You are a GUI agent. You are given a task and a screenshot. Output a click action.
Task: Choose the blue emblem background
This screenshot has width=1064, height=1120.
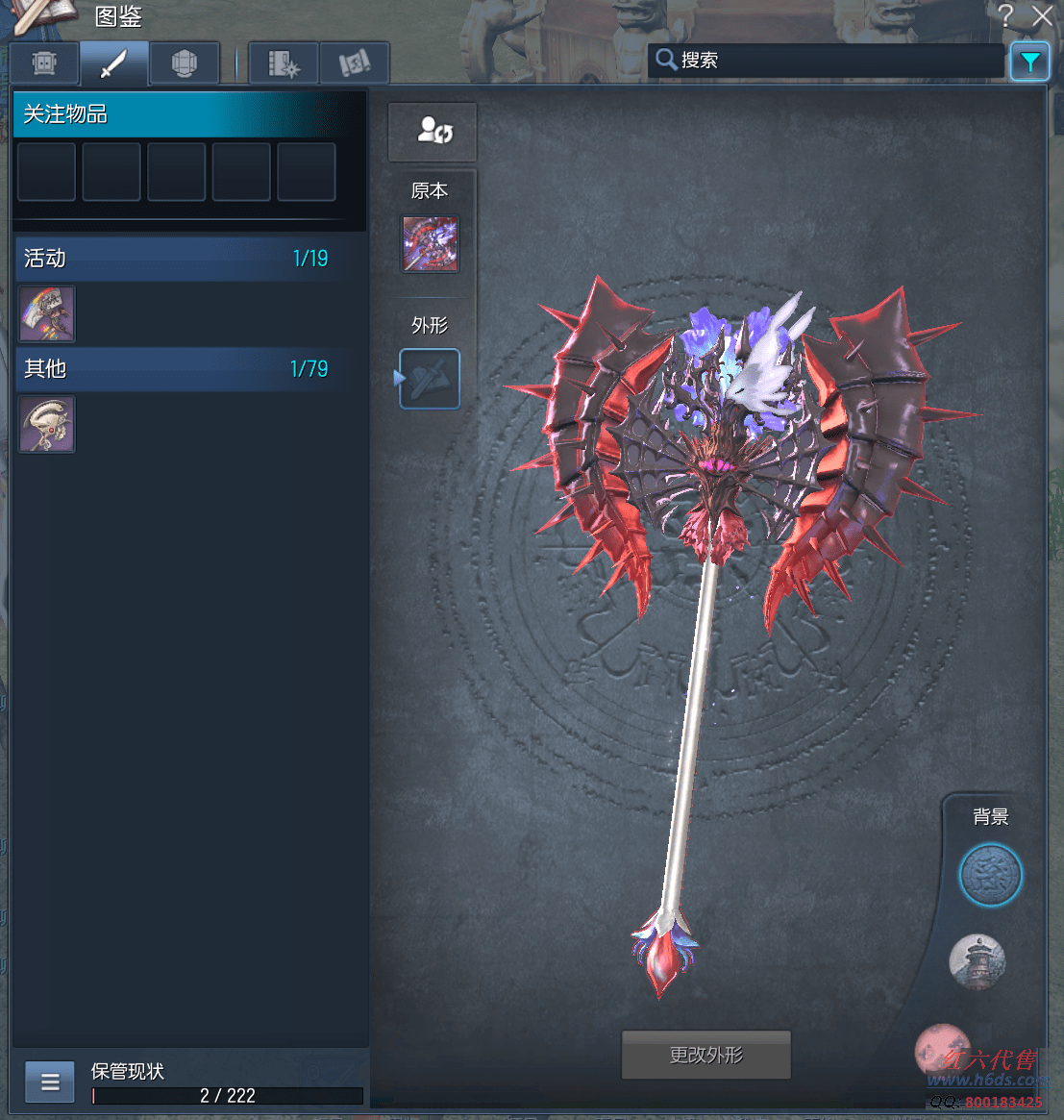click(x=990, y=875)
